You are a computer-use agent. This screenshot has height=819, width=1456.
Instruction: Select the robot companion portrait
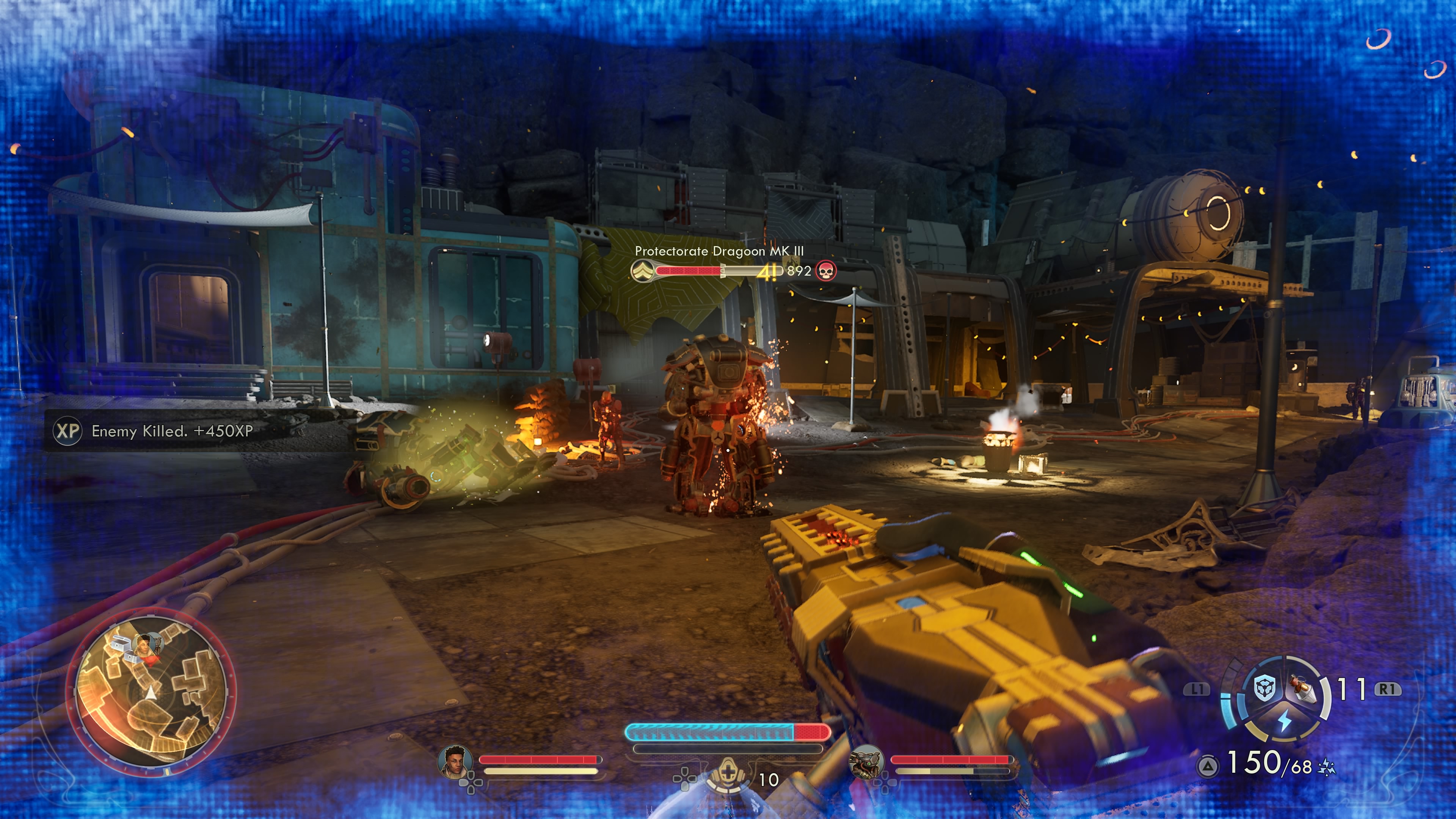point(866,761)
